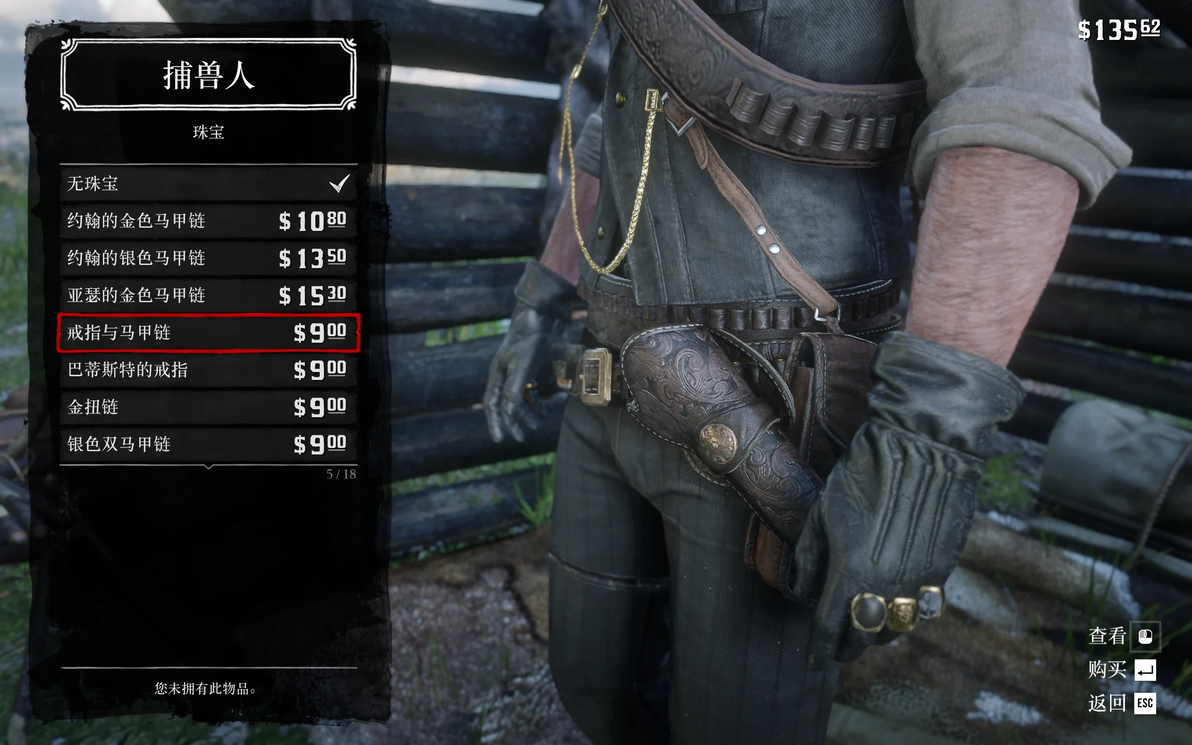Activate the 查看 (inspect) prompt
The width and height of the screenshot is (1192, 745).
click(x=1121, y=635)
